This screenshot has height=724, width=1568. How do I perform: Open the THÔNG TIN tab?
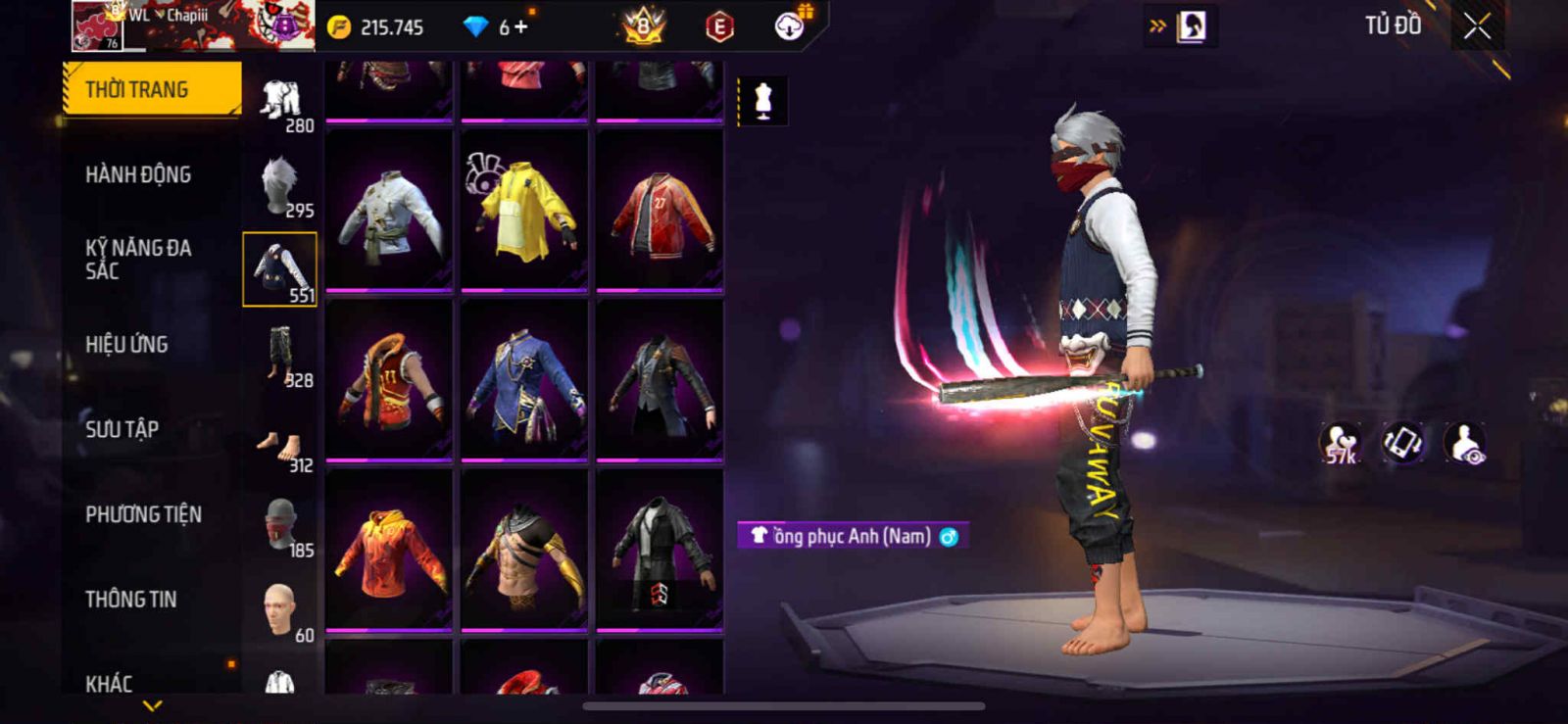131,599
